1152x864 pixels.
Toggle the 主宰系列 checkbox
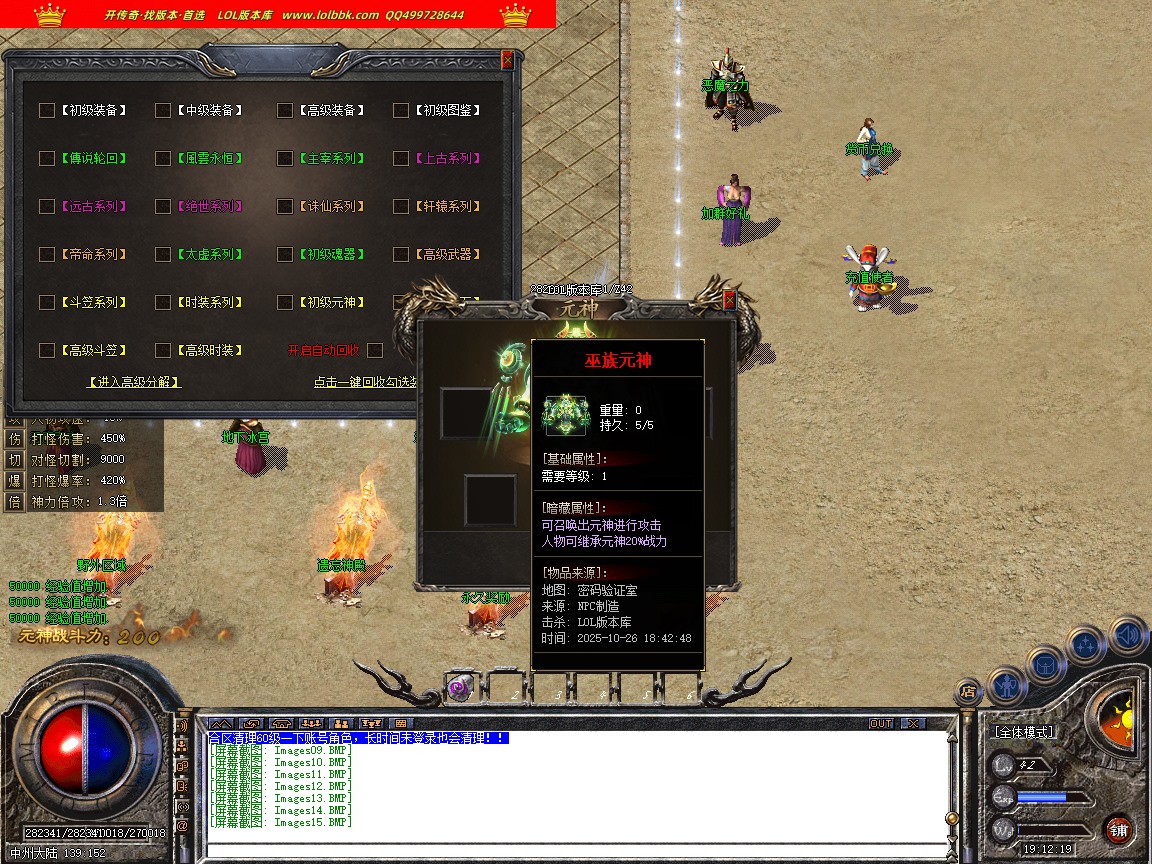pos(285,158)
